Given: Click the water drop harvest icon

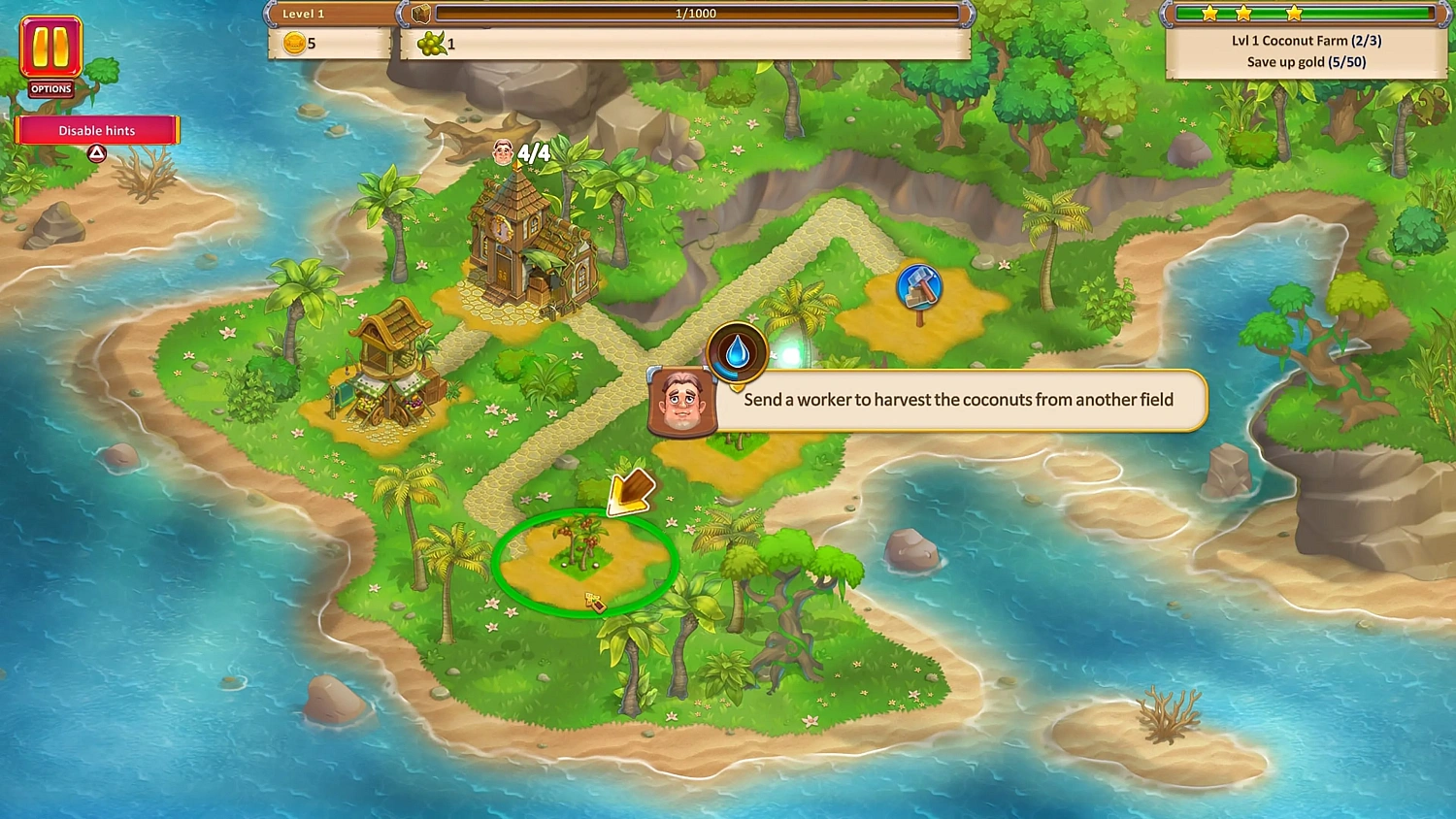Looking at the screenshot, I should (736, 355).
